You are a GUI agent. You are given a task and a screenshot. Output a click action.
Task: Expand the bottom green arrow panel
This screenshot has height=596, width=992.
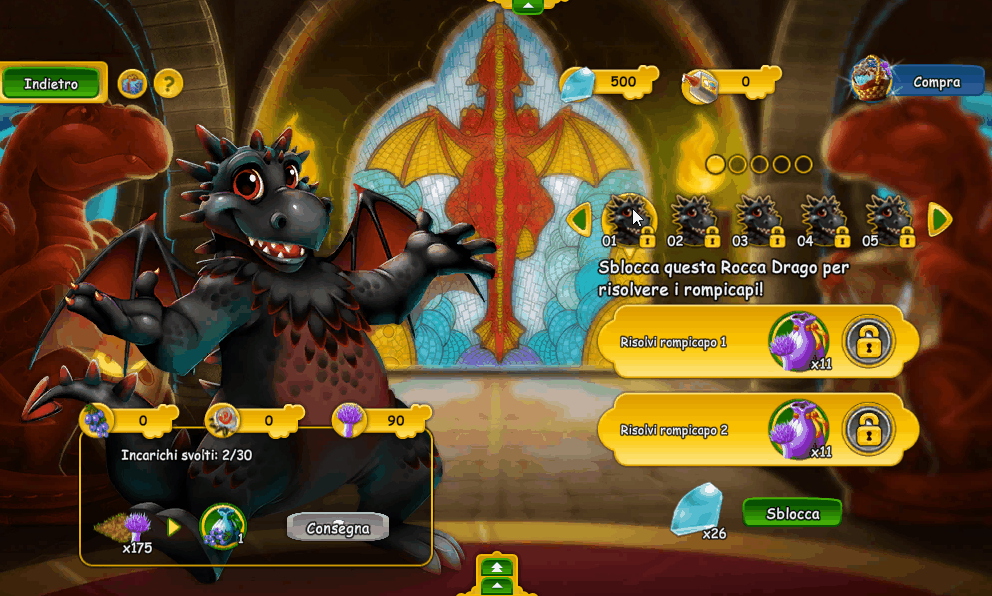496,575
